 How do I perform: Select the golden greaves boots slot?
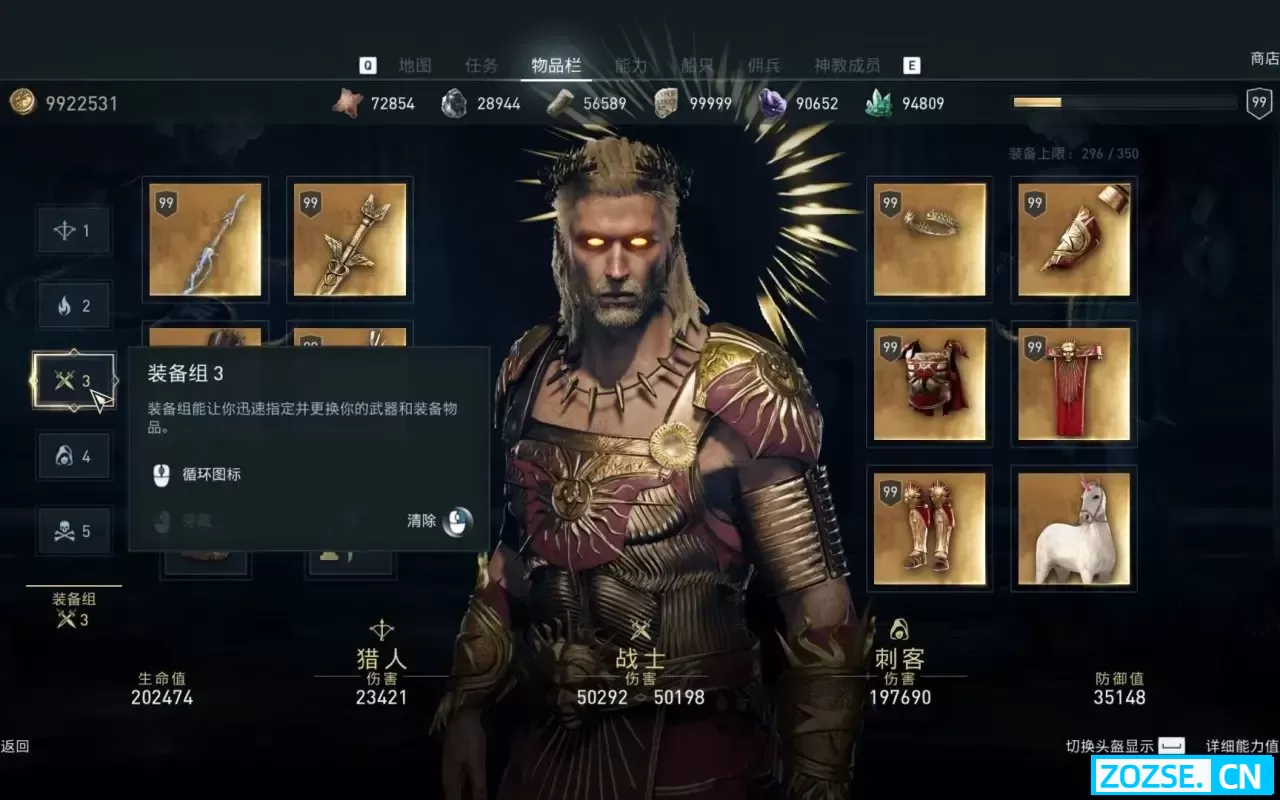(929, 528)
